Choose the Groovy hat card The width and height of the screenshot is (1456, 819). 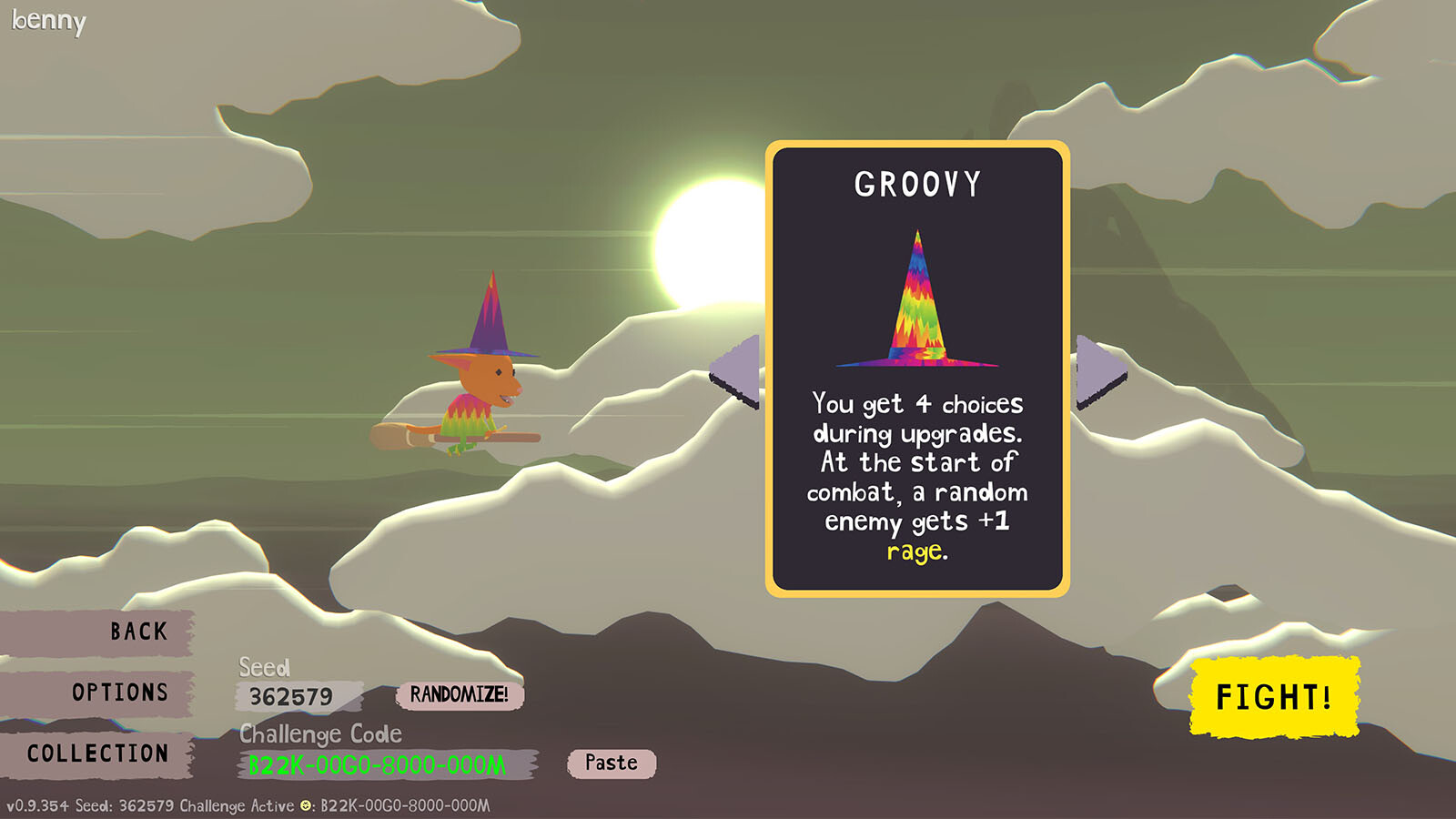(x=917, y=369)
